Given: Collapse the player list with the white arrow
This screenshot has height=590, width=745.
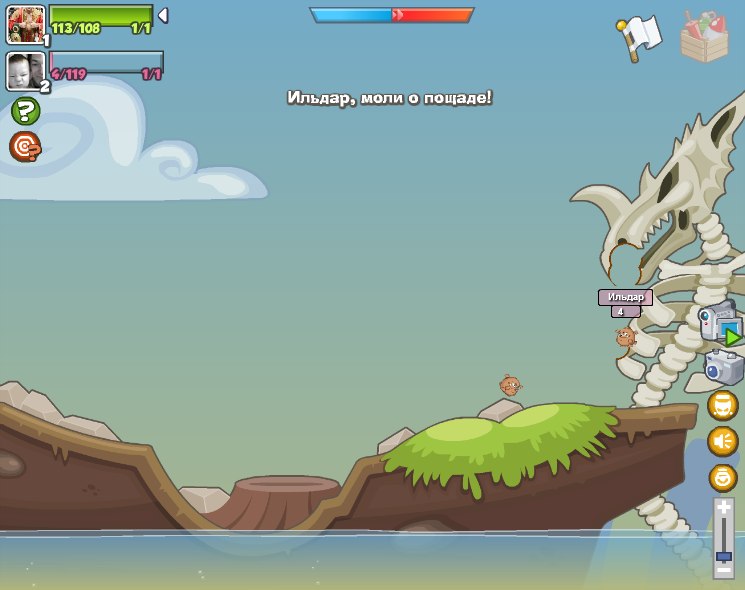Looking at the screenshot, I should tap(163, 15).
